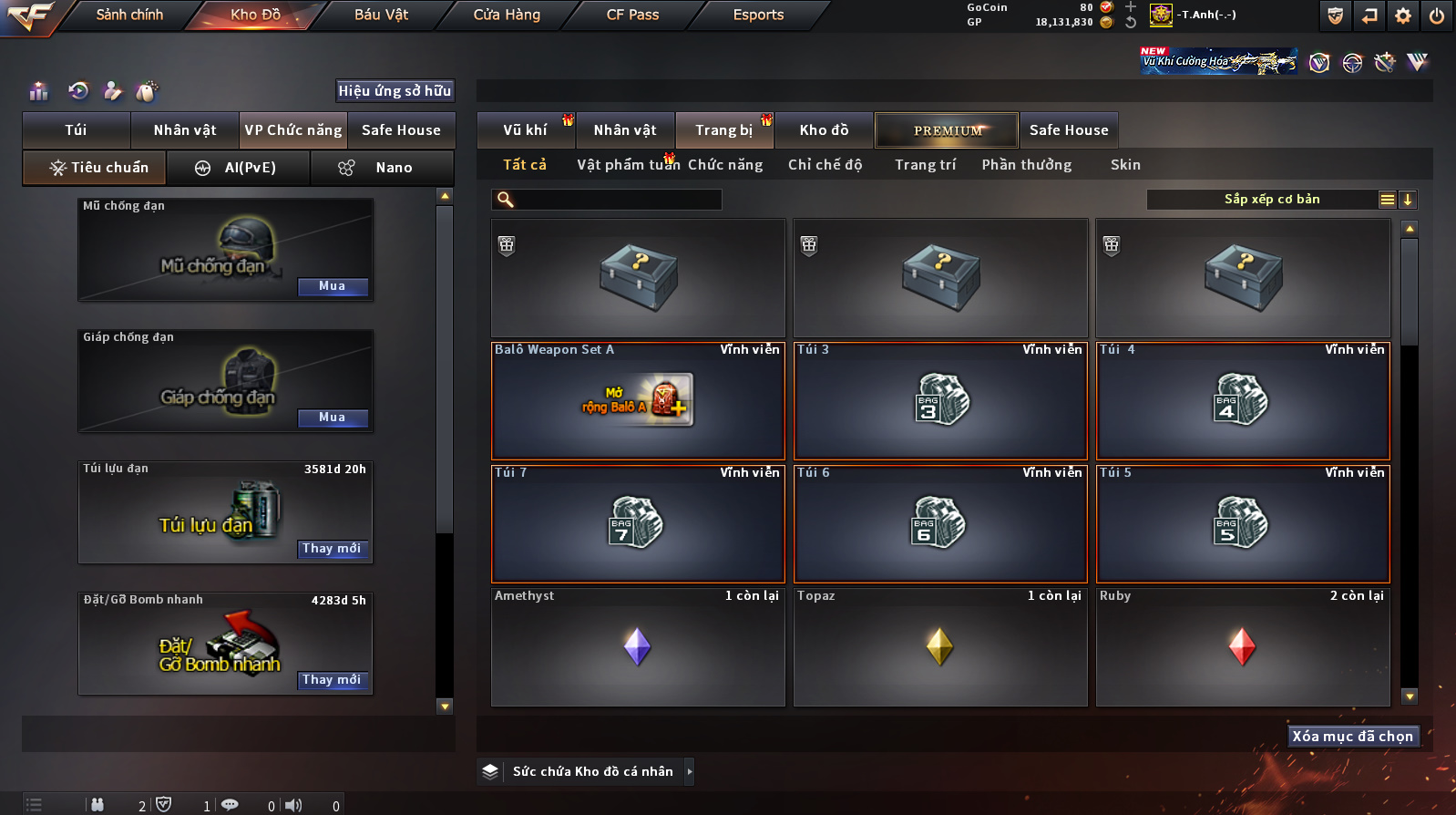Viewport: 1456px width, 815px height.
Task: Open the Sảnh chính main lobby
Action: (x=129, y=15)
